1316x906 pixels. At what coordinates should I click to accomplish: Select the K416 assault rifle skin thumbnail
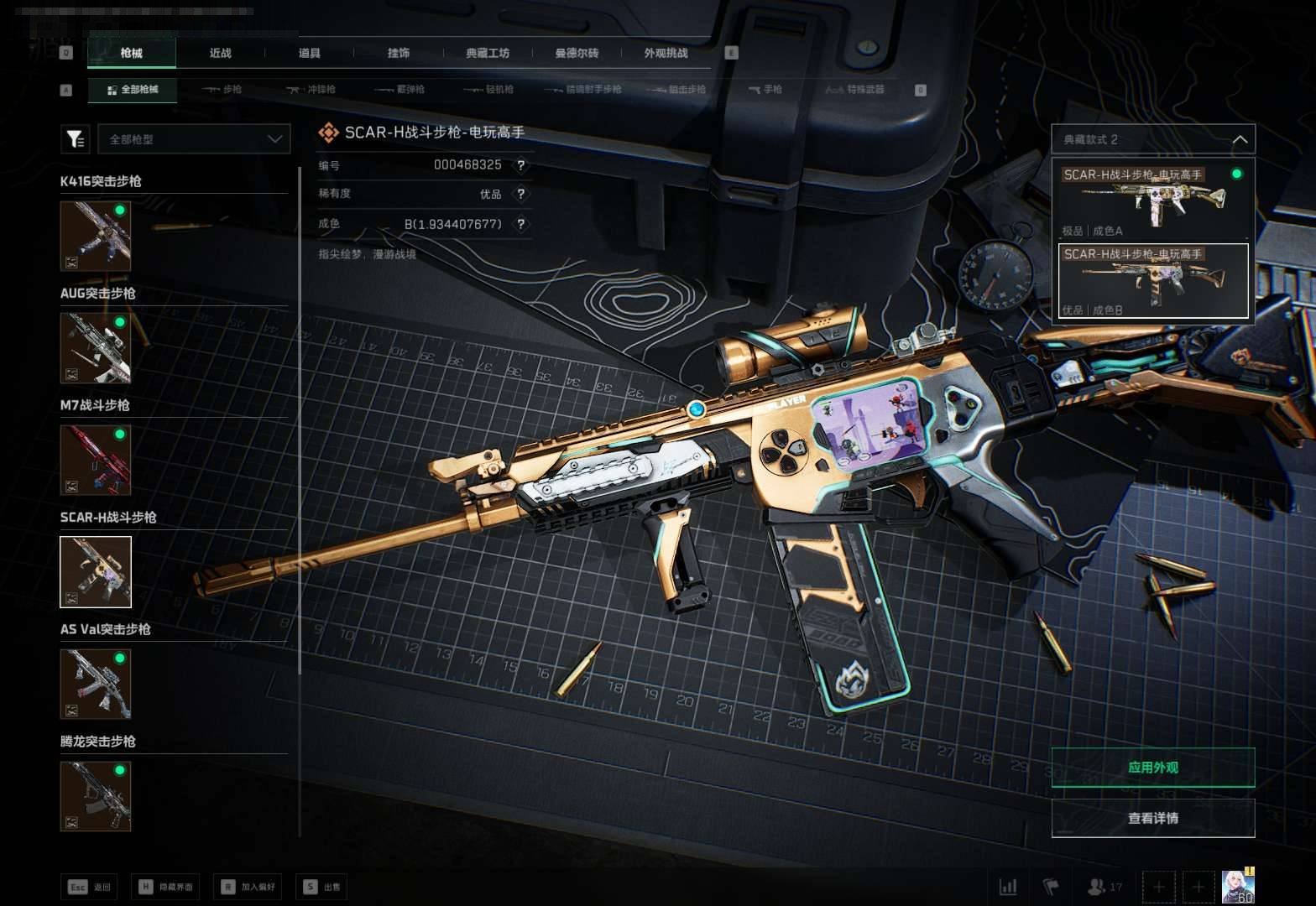[96, 236]
